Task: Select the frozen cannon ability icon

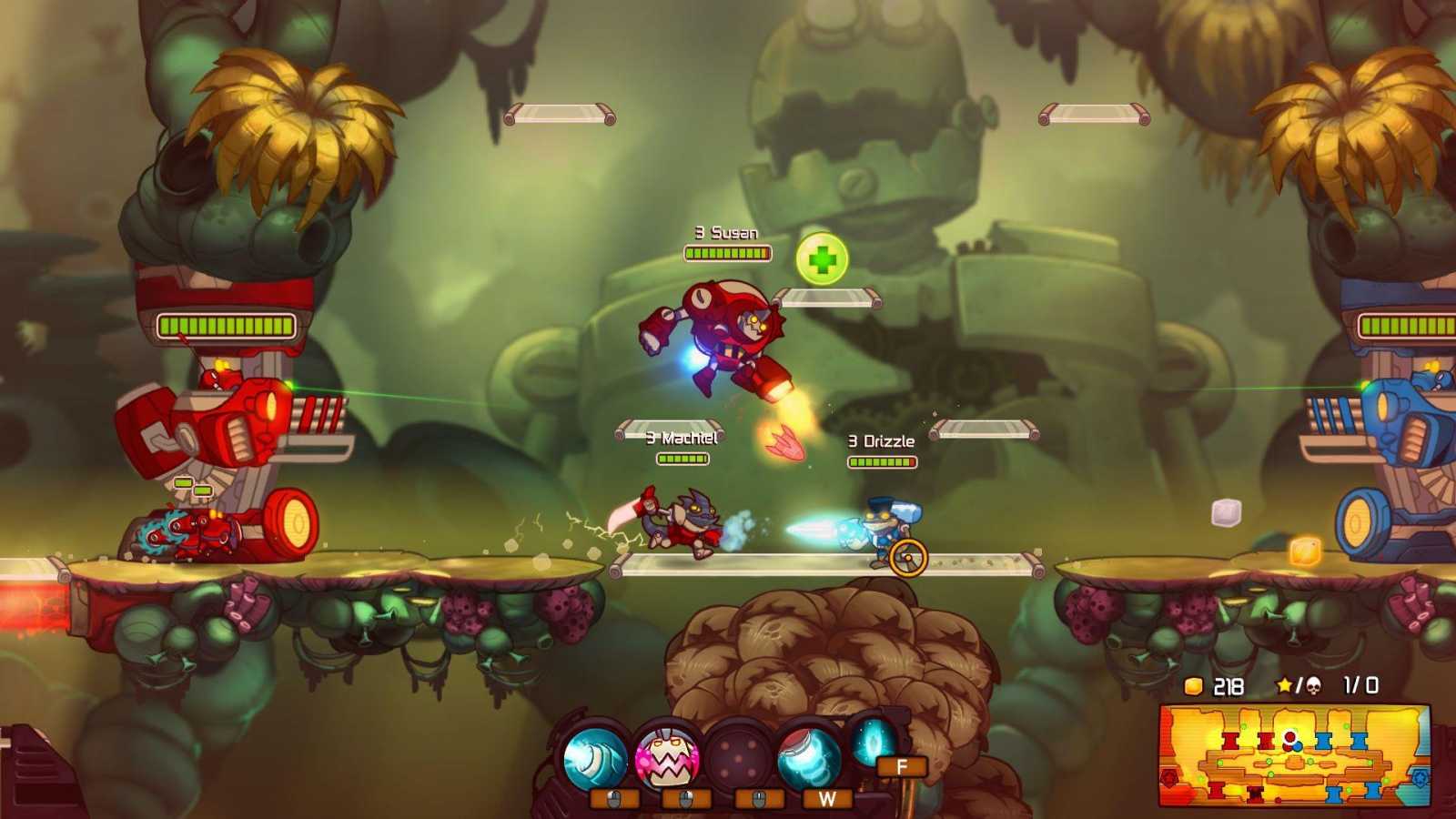Action: point(596,756)
